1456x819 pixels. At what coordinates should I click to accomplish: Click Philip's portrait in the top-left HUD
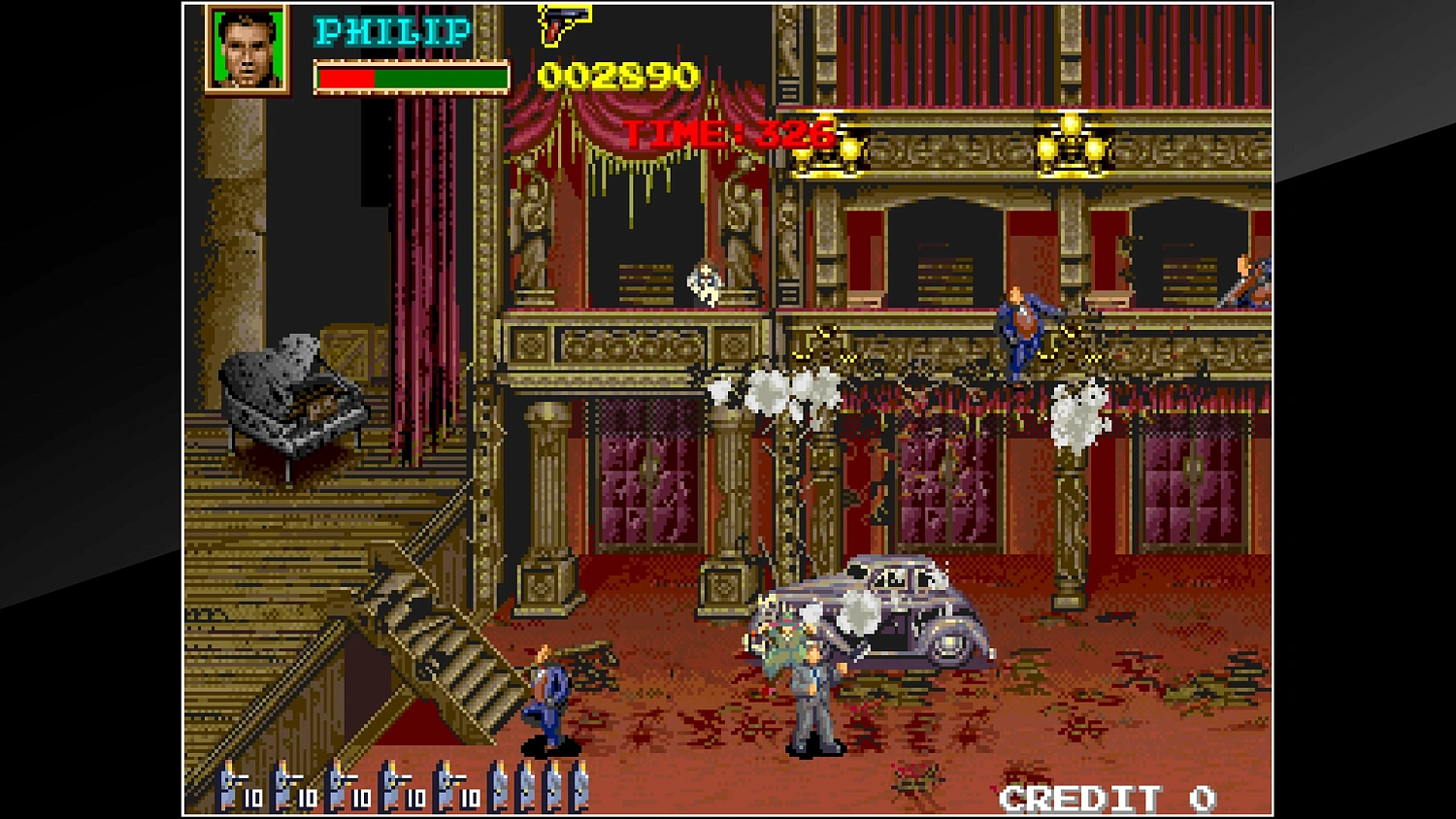click(x=246, y=50)
